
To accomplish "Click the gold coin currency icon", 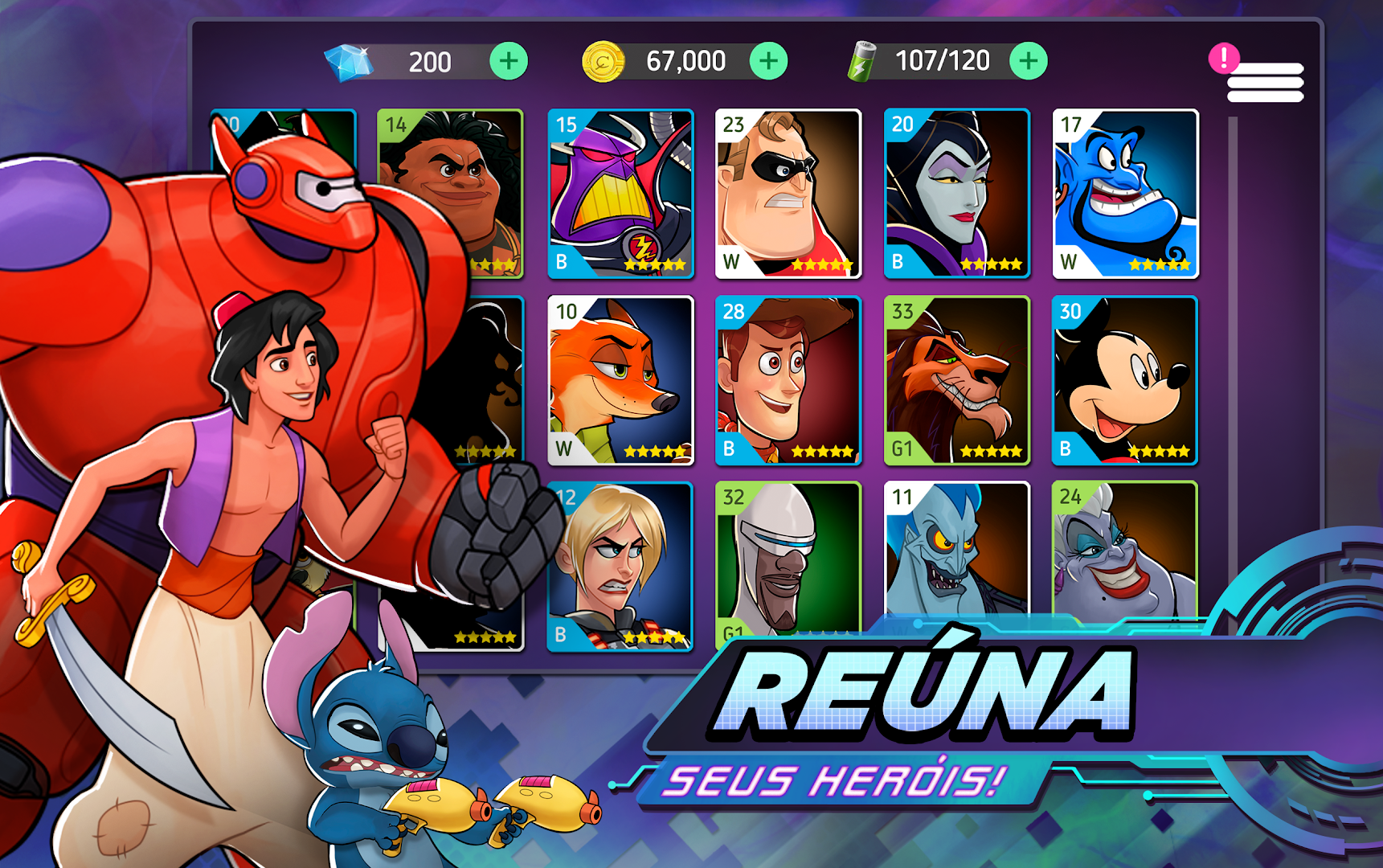I will coord(604,59).
